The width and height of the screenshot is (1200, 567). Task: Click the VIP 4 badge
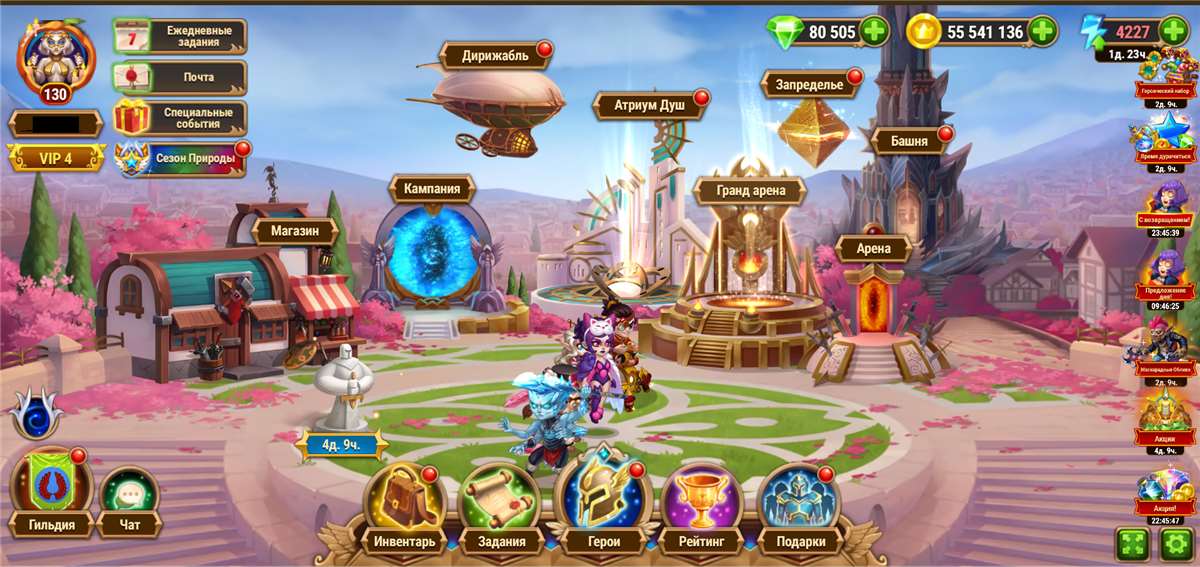pos(56,158)
